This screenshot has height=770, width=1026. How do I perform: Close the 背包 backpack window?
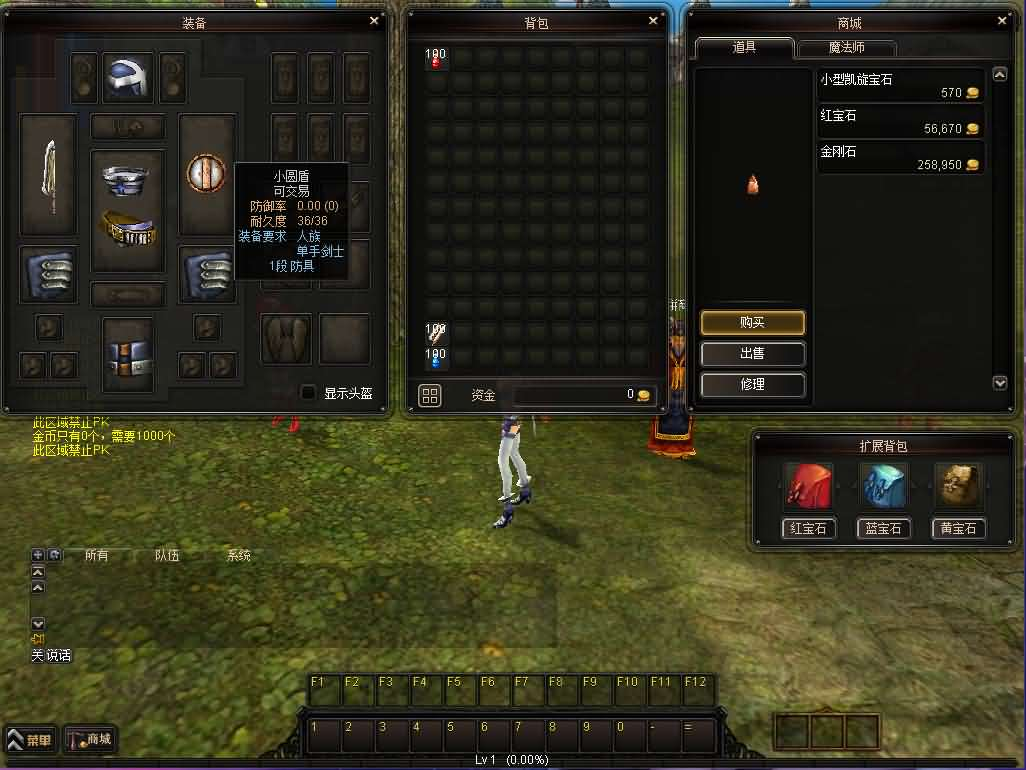tap(654, 20)
